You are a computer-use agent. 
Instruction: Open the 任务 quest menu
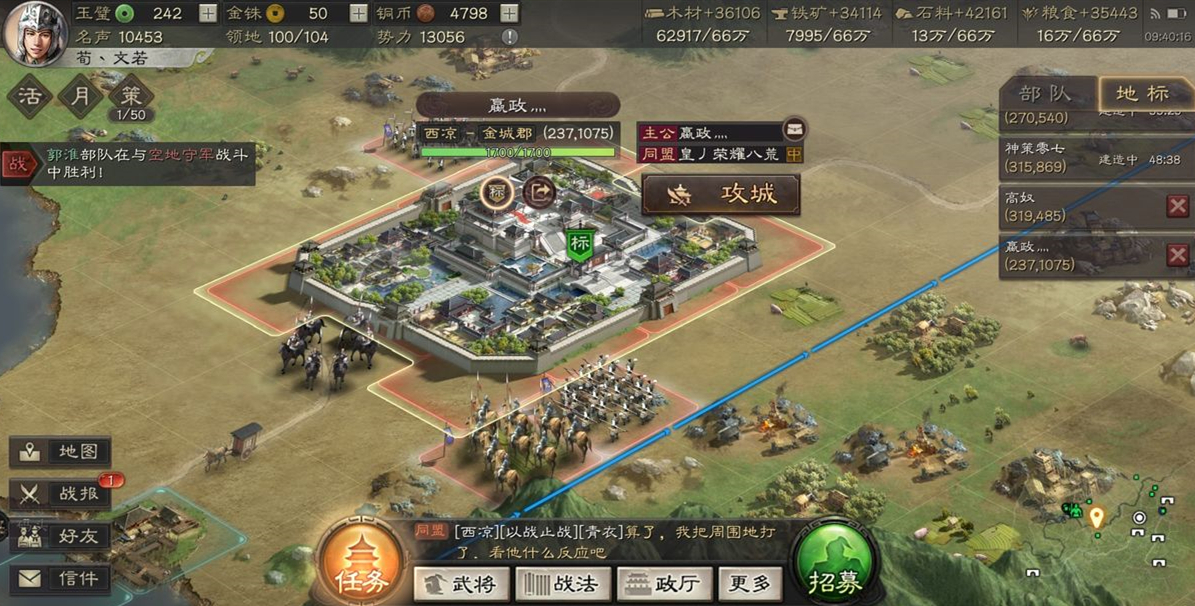tap(363, 567)
